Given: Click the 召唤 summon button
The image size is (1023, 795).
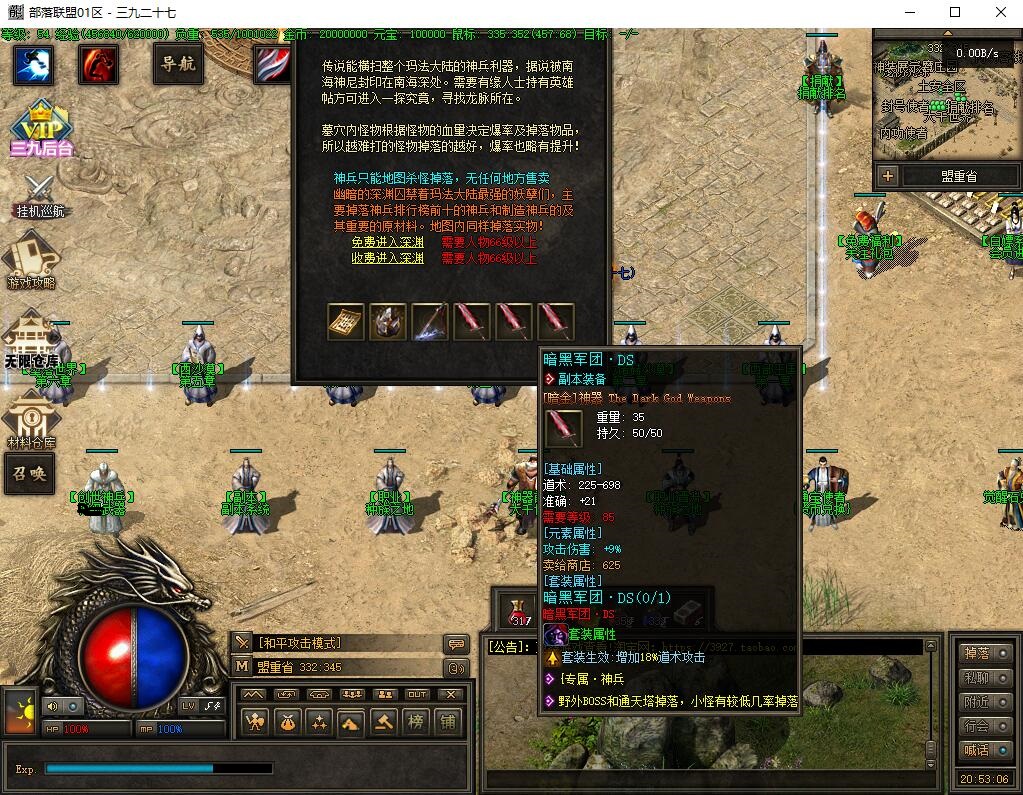Looking at the screenshot, I should click(x=30, y=474).
